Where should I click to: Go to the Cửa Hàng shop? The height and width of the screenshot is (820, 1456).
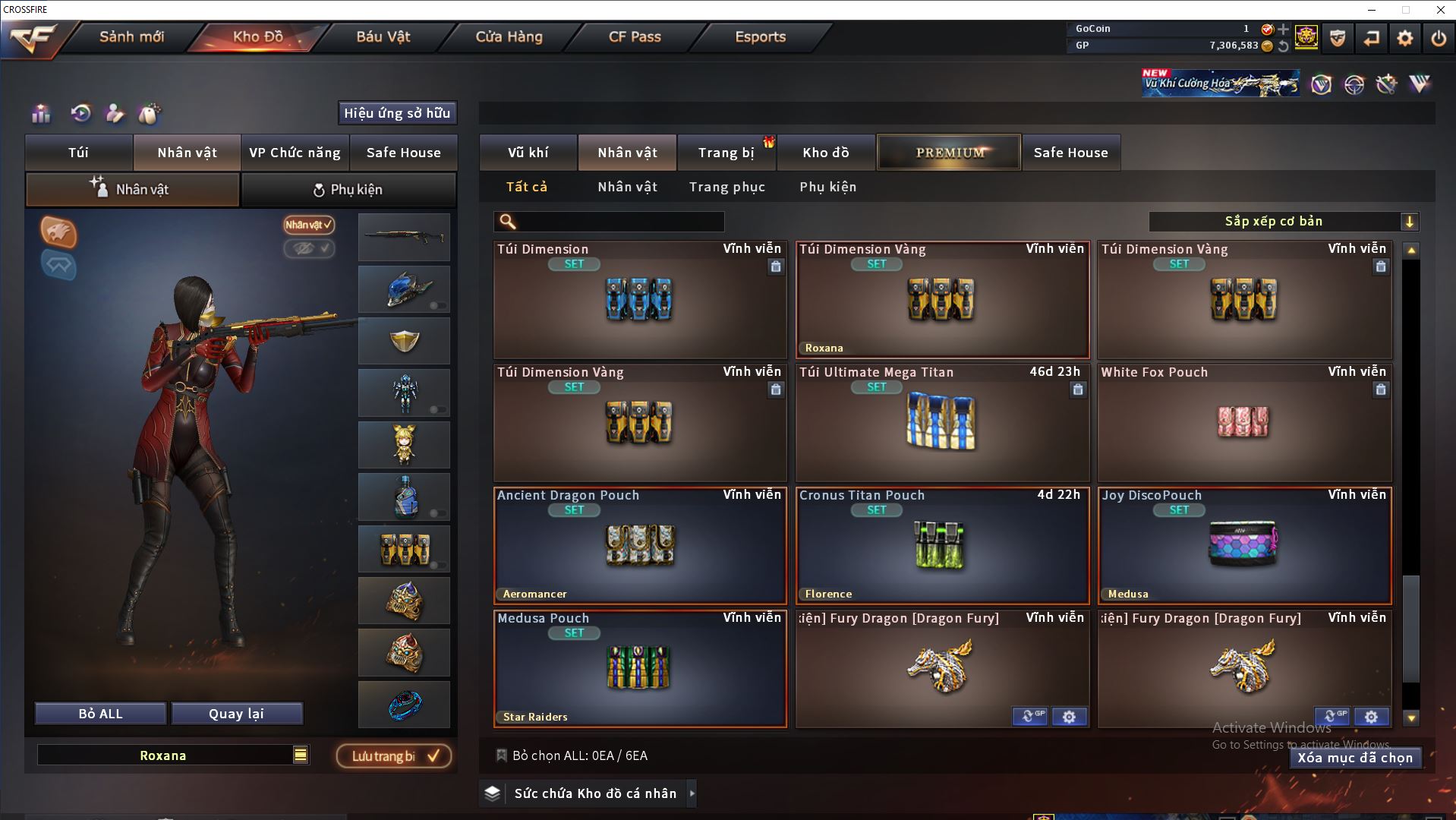click(x=509, y=36)
